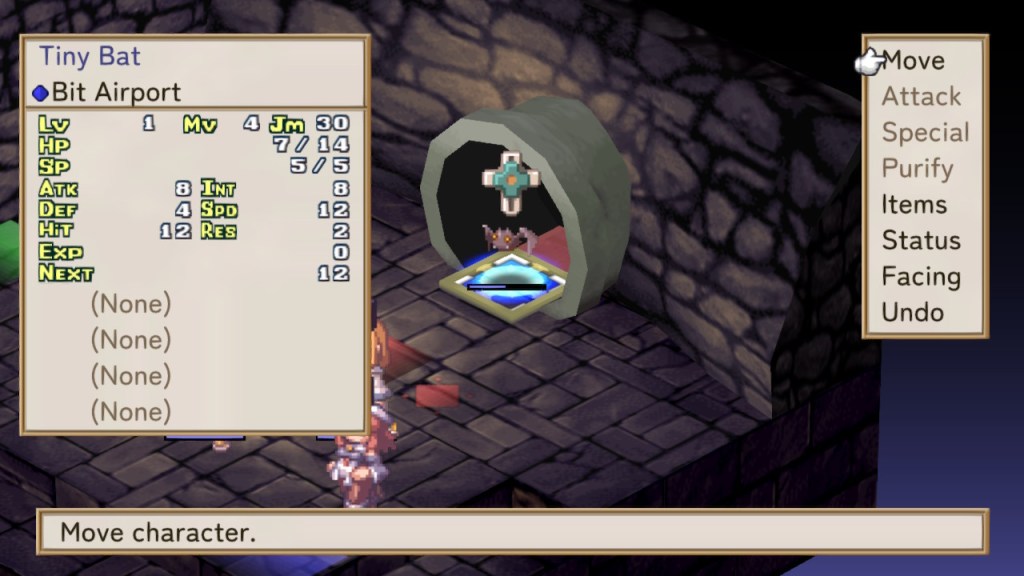Image resolution: width=1024 pixels, height=576 pixels.
Task: Pick the Purify option
Action: point(917,169)
